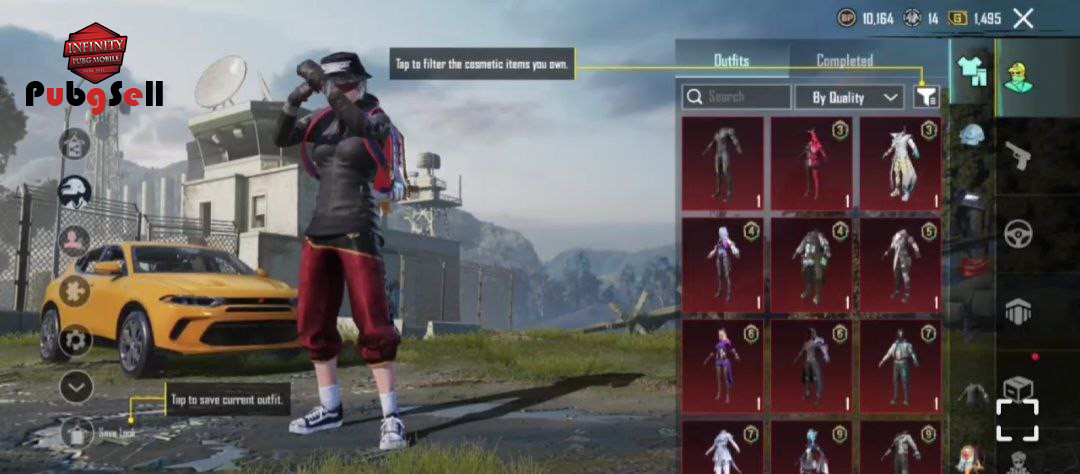Click the outfit Search field
Image resolution: width=1080 pixels, height=474 pixels.
[736, 97]
